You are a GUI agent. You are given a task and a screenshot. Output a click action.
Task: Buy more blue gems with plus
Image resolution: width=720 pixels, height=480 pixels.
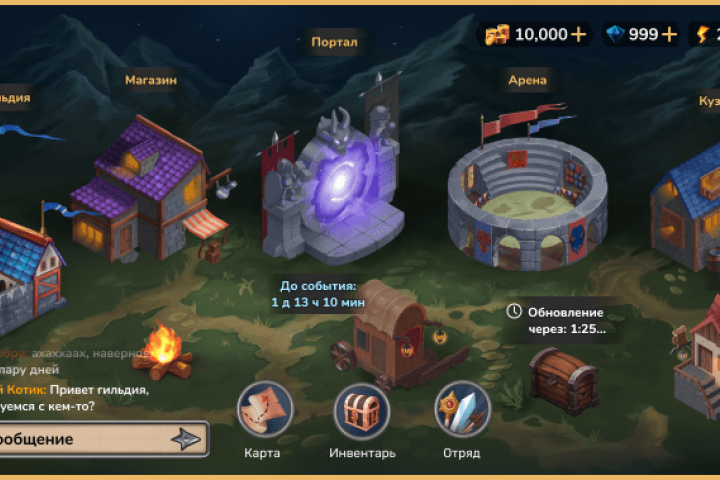(x=669, y=35)
